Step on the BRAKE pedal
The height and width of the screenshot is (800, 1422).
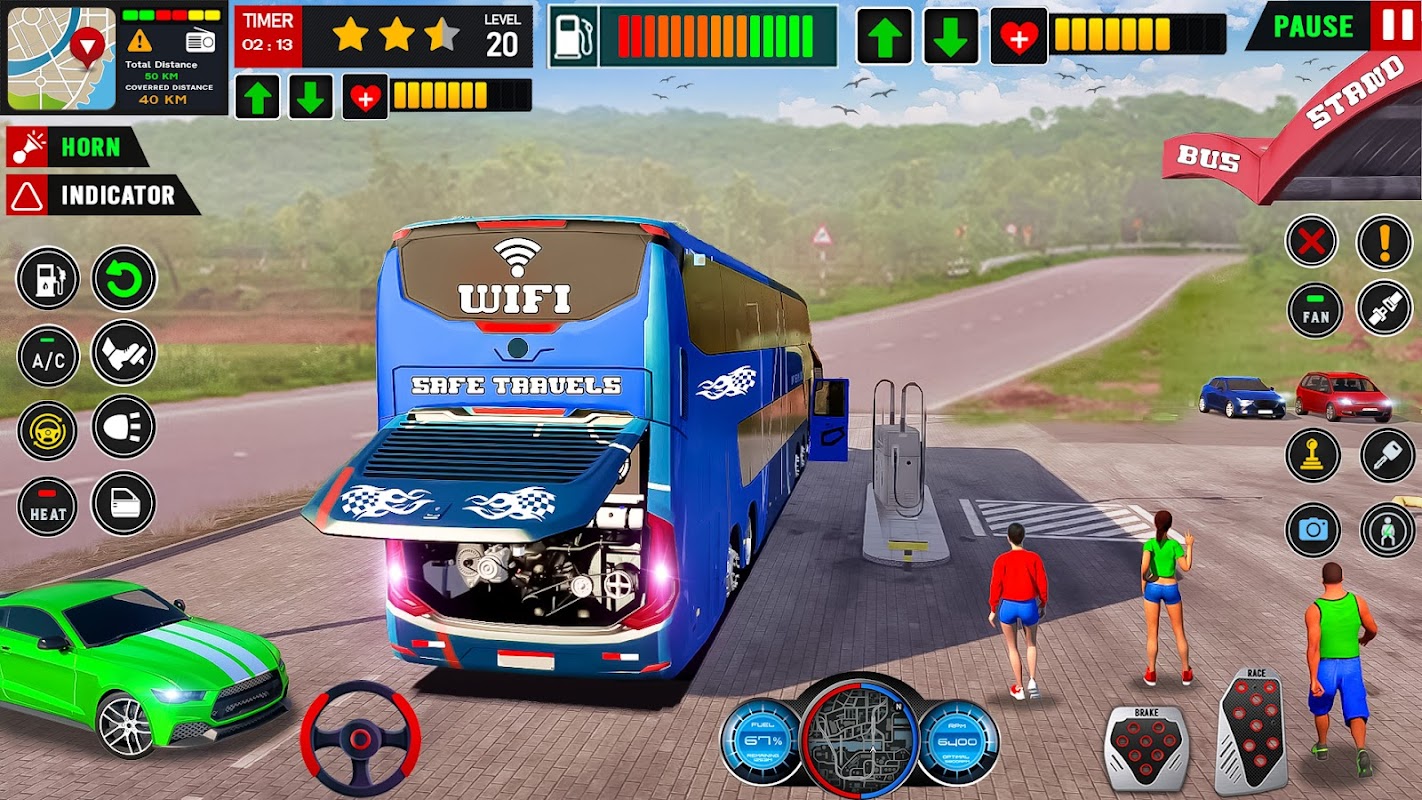1146,747
